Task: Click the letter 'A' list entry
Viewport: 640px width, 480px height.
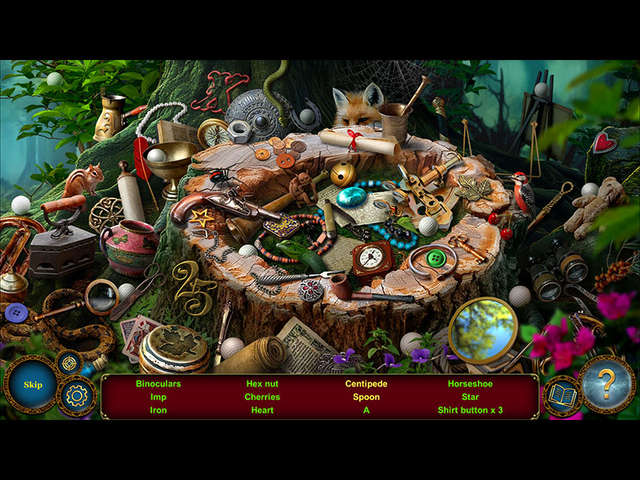Action: tap(366, 409)
